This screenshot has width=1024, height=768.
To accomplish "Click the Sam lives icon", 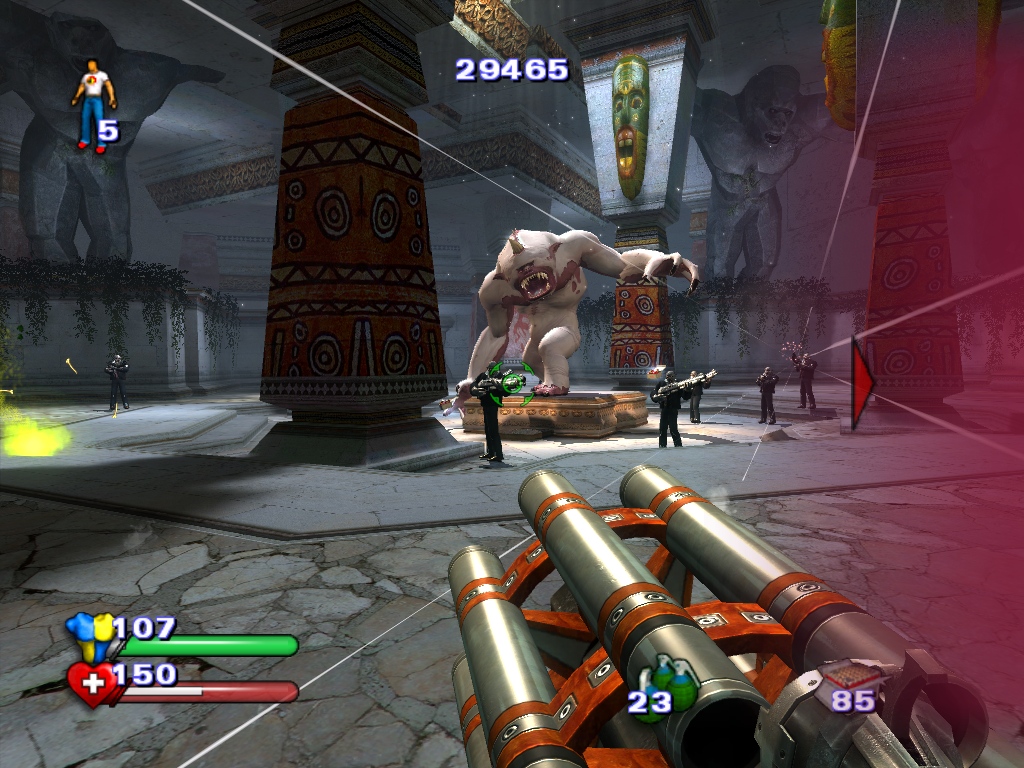I will (93, 105).
